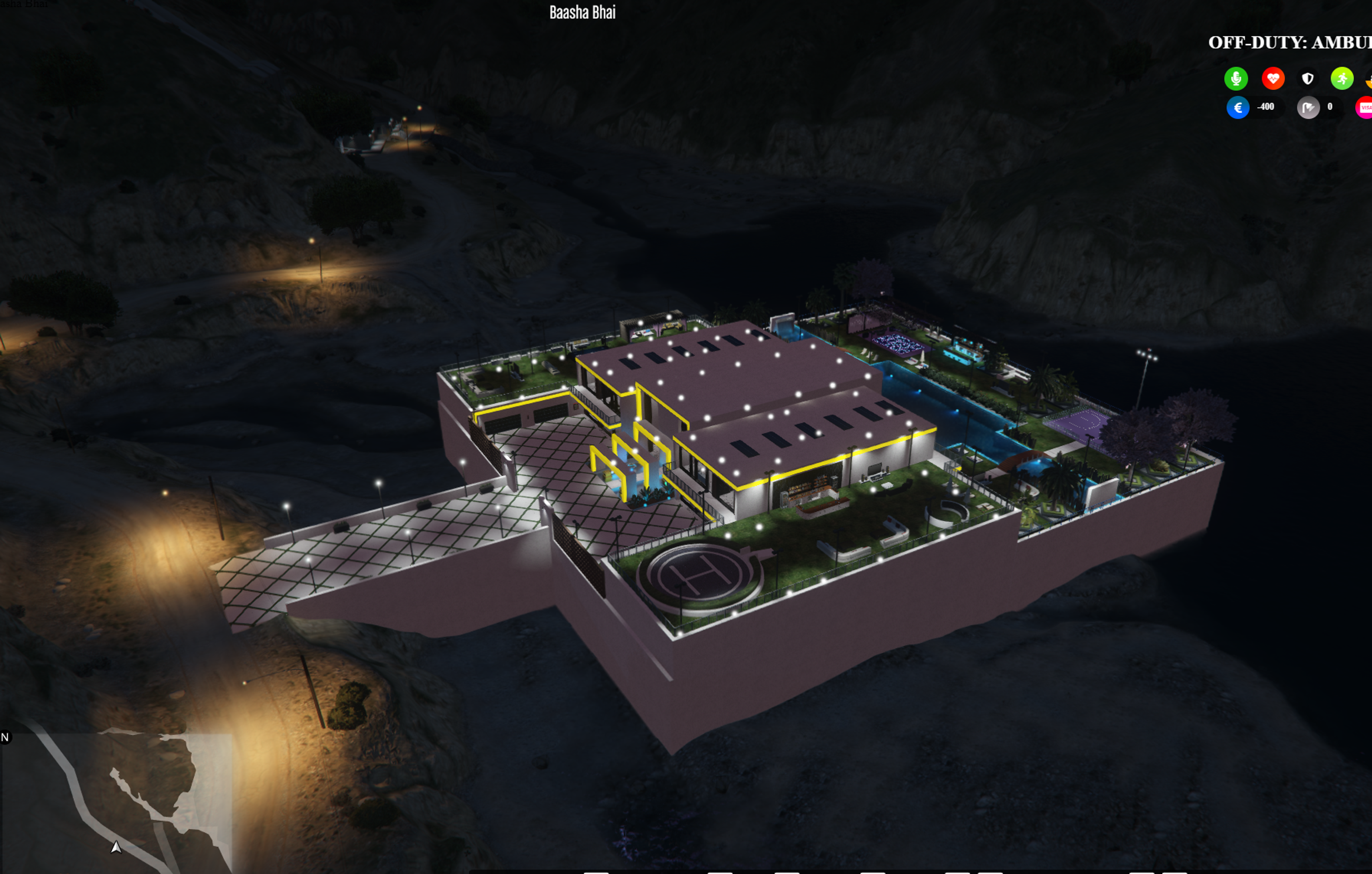Open the blue euro cash icon

tap(1238, 108)
